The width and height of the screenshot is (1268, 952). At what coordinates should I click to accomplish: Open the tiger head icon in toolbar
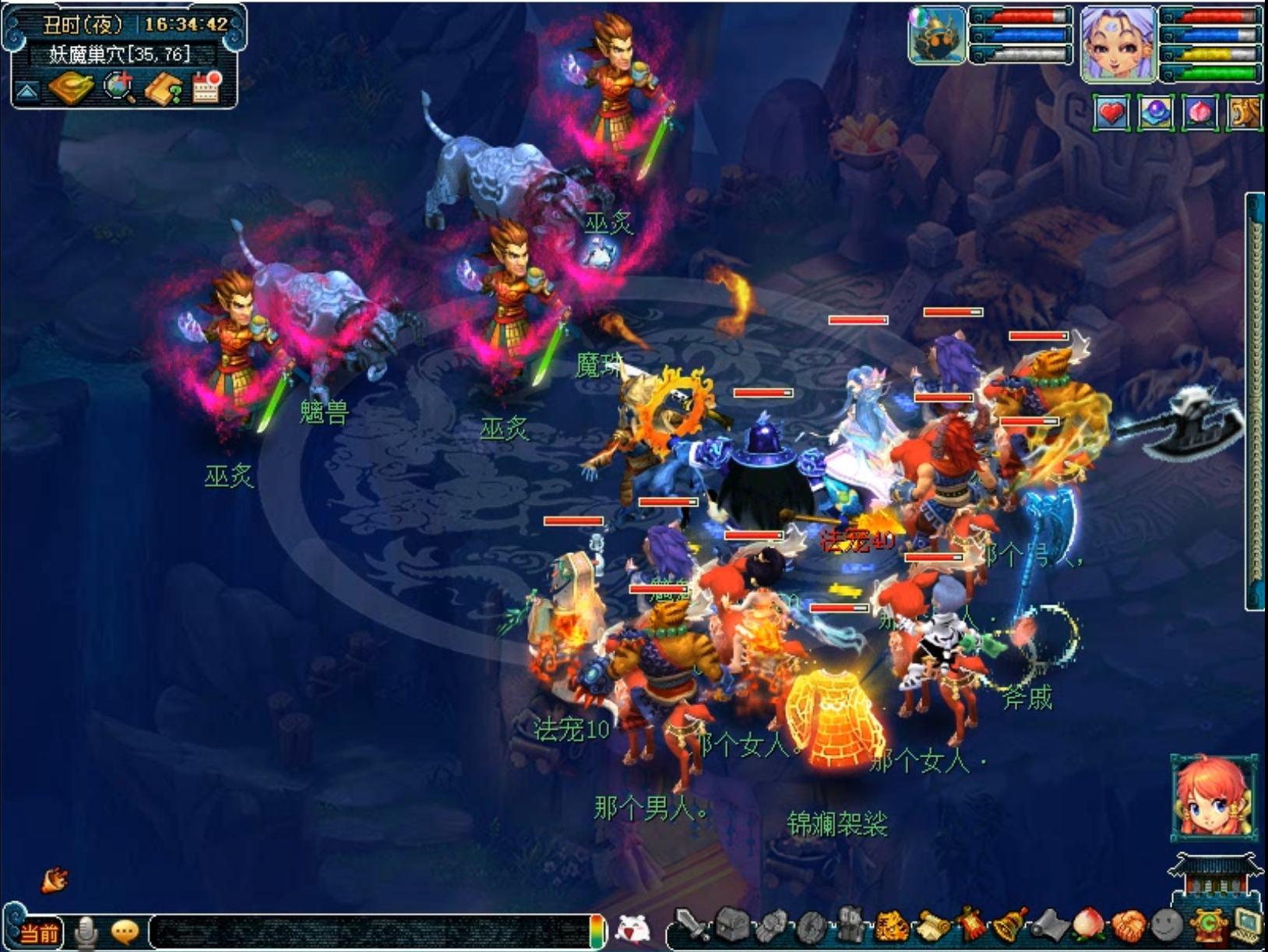click(x=891, y=927)
